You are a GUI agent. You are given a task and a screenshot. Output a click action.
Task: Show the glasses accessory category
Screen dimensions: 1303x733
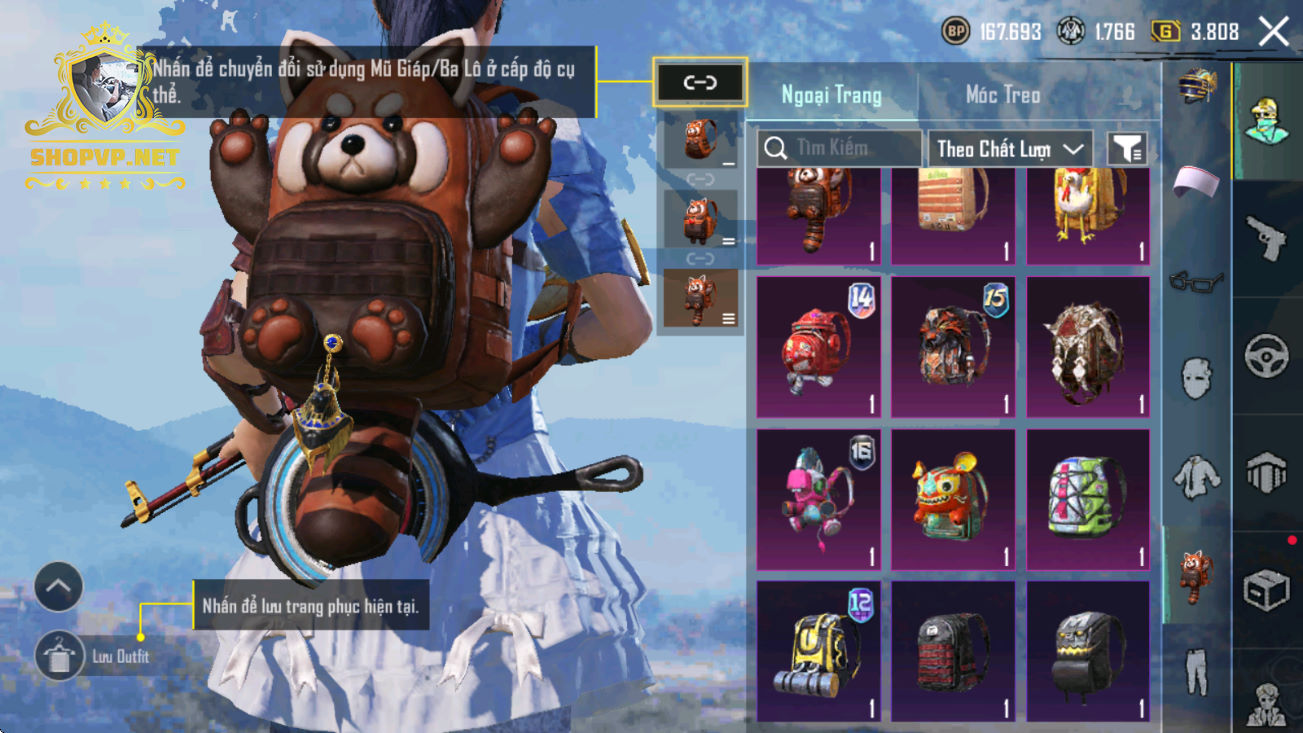(1196, 281)
